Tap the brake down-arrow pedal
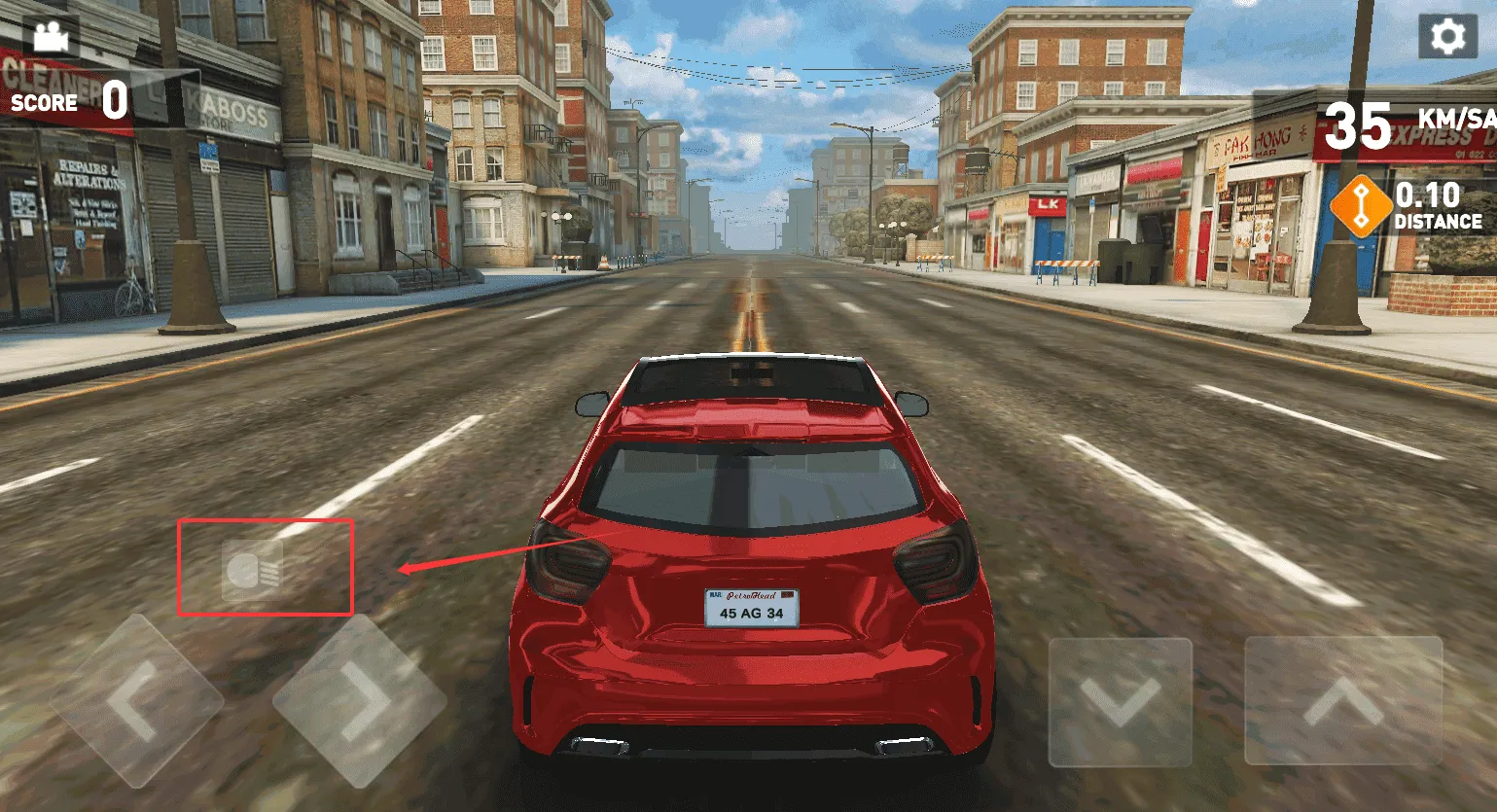Viewport: 1497px width, 812px height. pos(1120,701)
